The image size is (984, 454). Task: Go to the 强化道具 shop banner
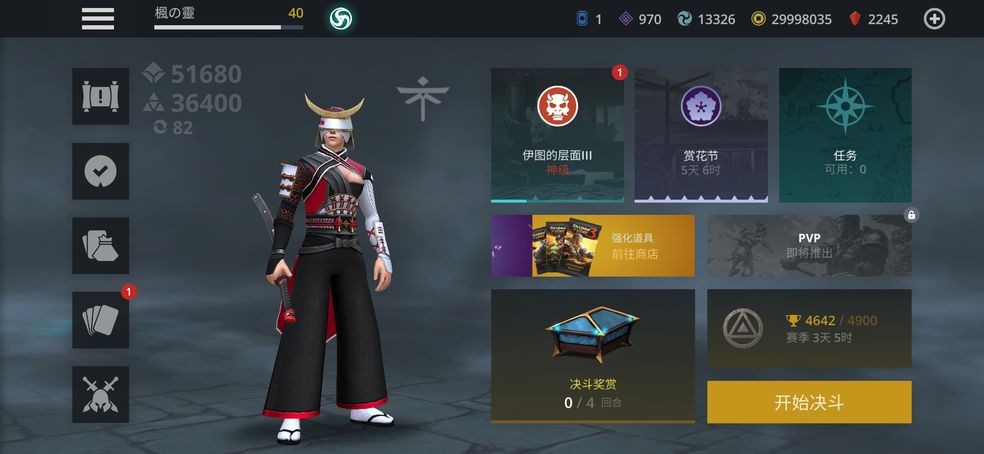(x=593, y=245)
